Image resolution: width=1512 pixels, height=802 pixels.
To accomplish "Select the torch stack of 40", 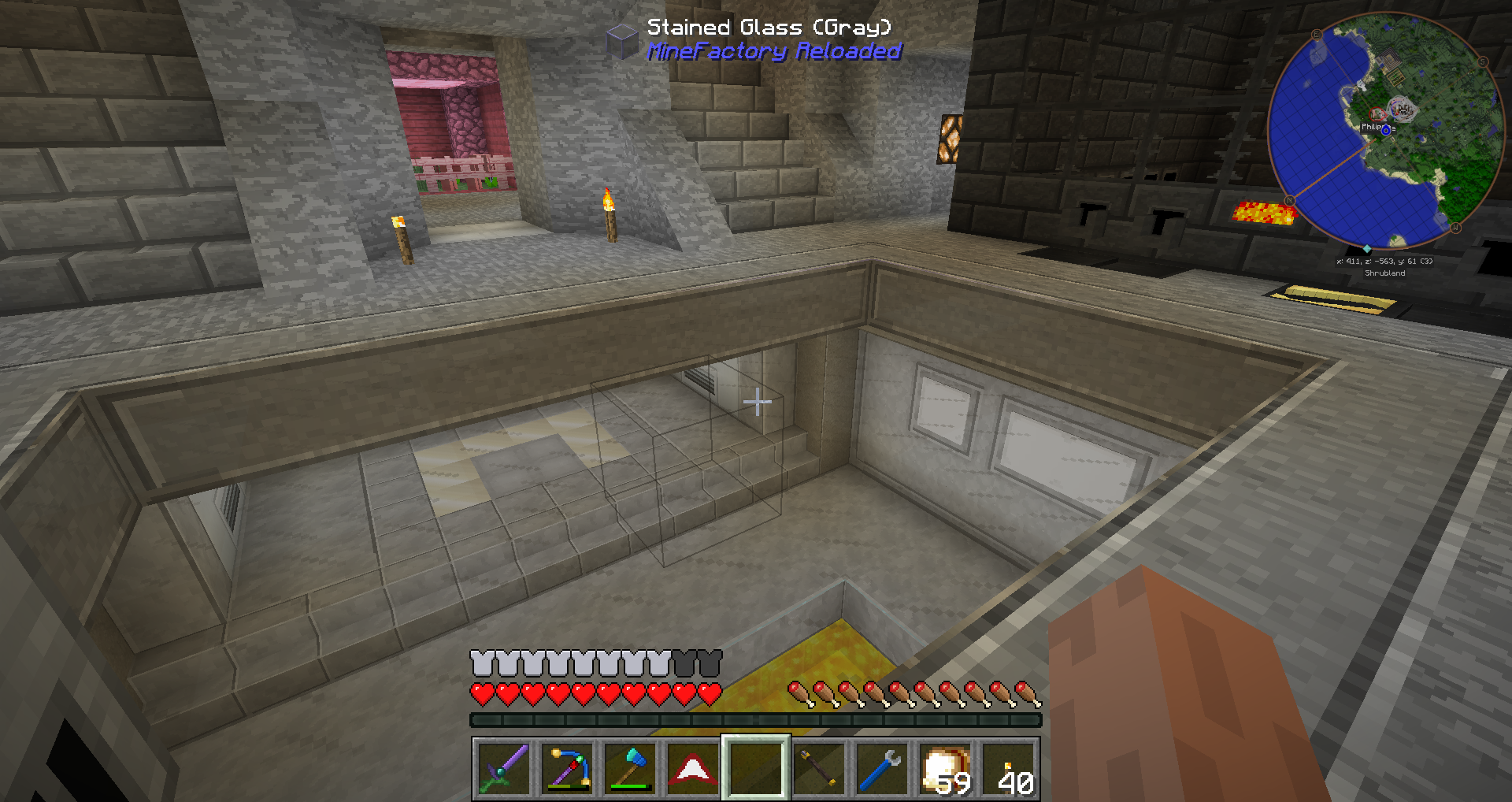I will click(x=1008, y=768).
